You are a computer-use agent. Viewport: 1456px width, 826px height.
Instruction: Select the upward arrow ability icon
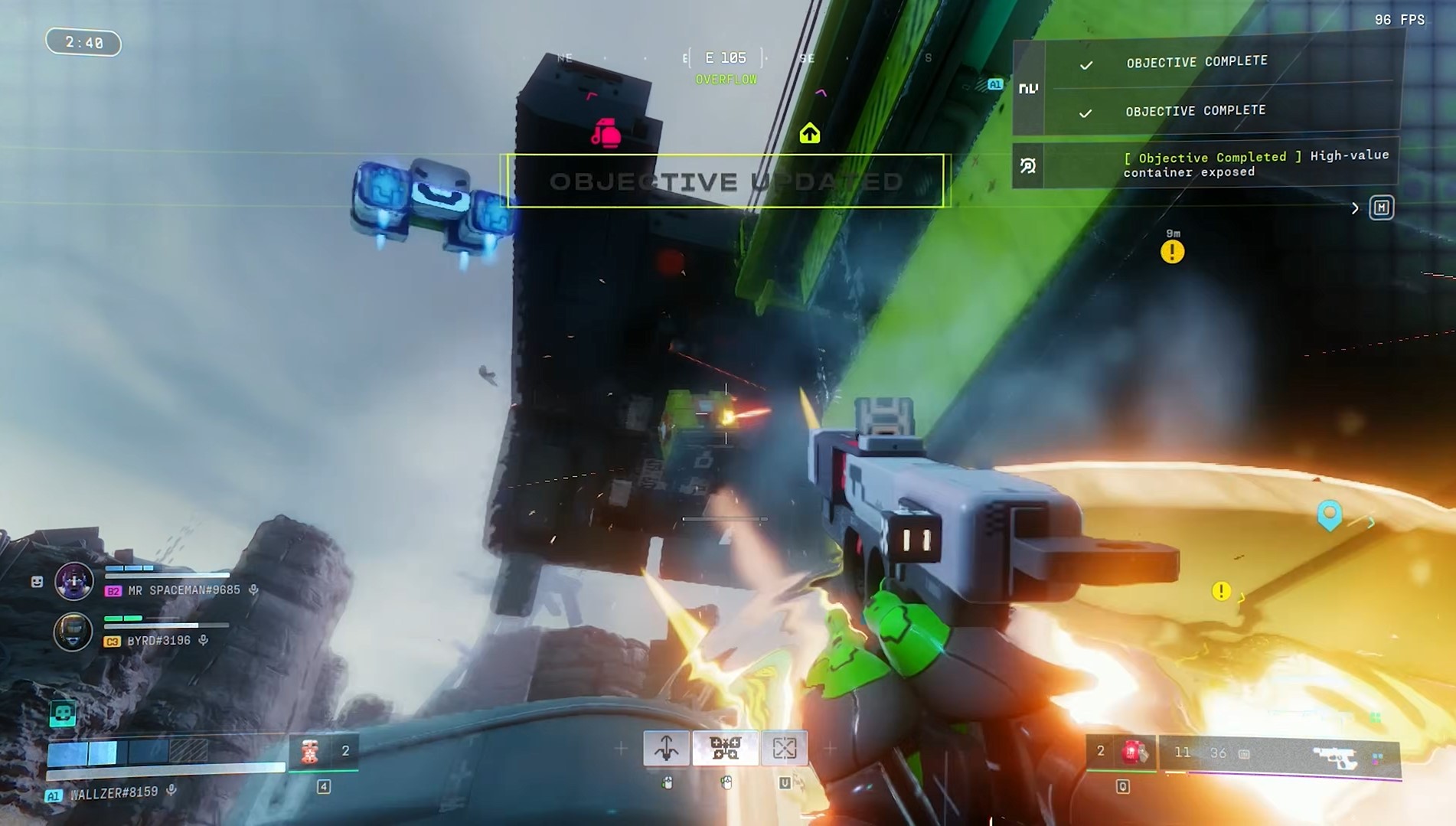tap(666, 748)
